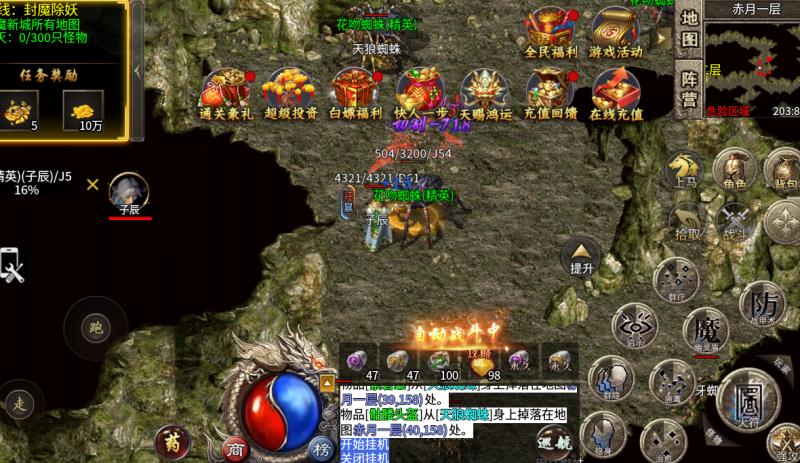Image resolution: width=800 pixels, height=463 pixels.
Task: Open the 榜 ranking button
Action: click(x=320, y=447)
